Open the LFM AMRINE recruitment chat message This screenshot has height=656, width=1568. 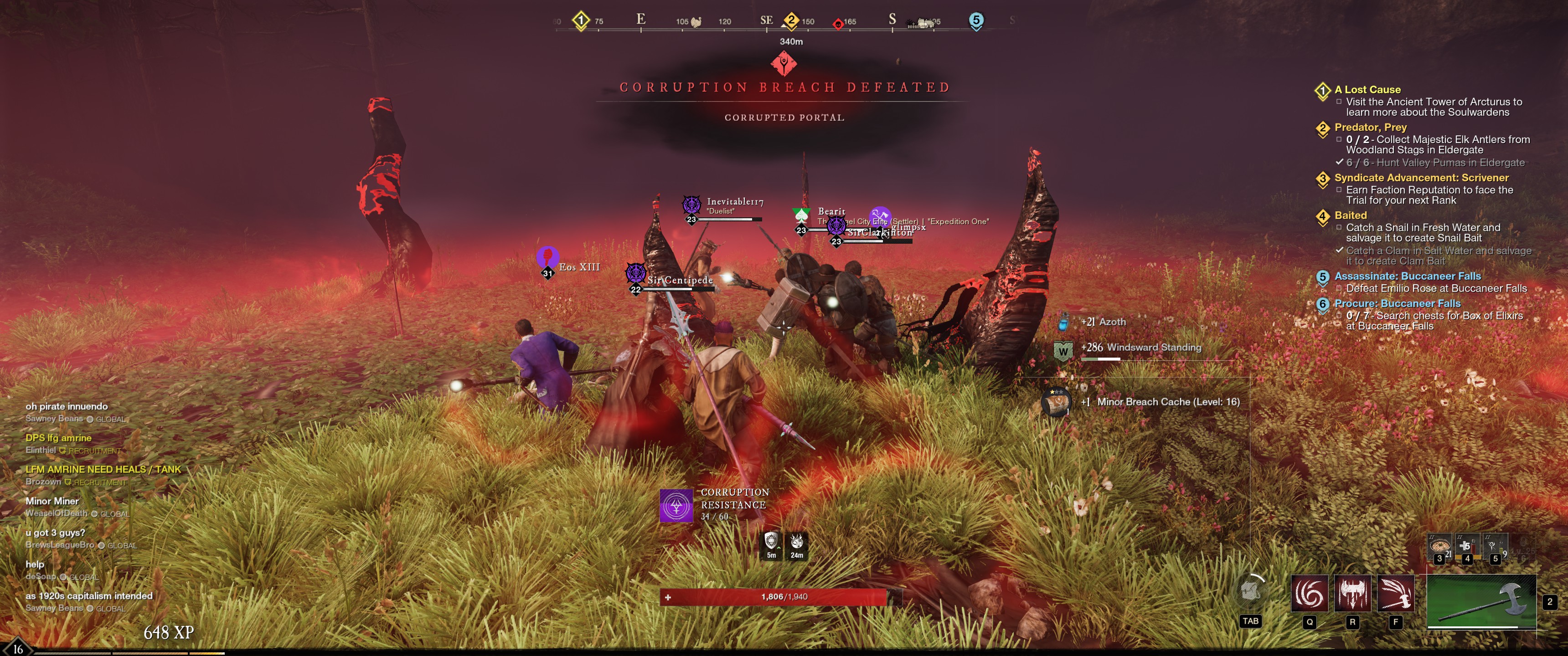103,469
